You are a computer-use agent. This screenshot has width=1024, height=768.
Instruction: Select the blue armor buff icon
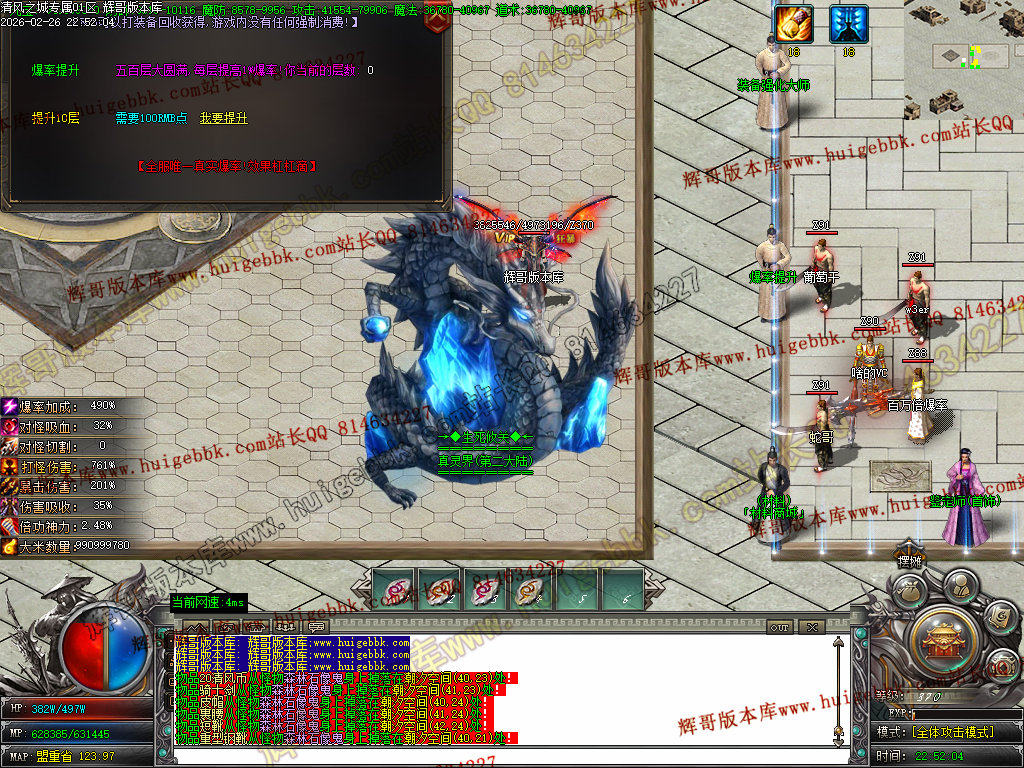(849, 24)
